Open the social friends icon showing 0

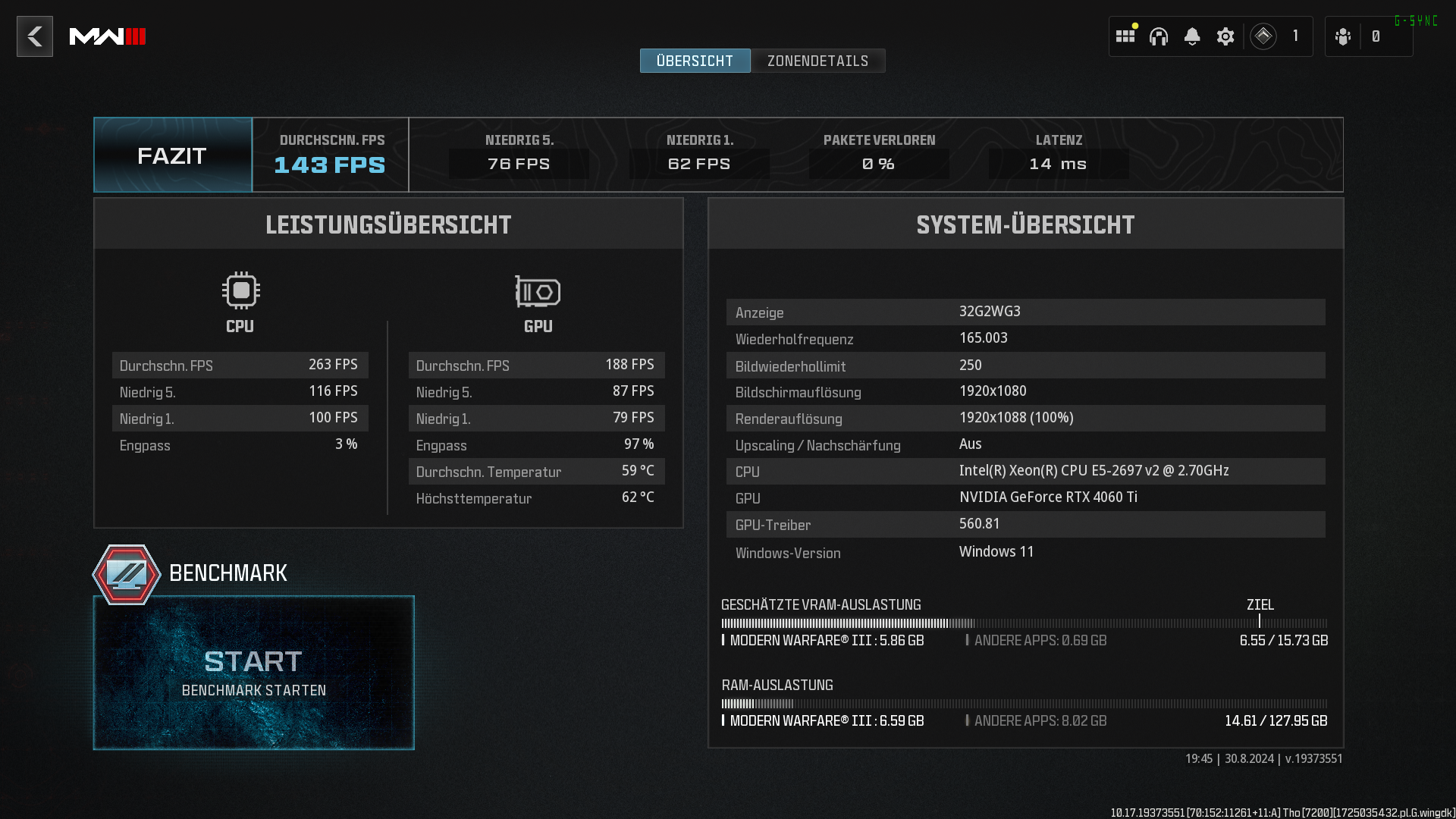point(1342,36)
